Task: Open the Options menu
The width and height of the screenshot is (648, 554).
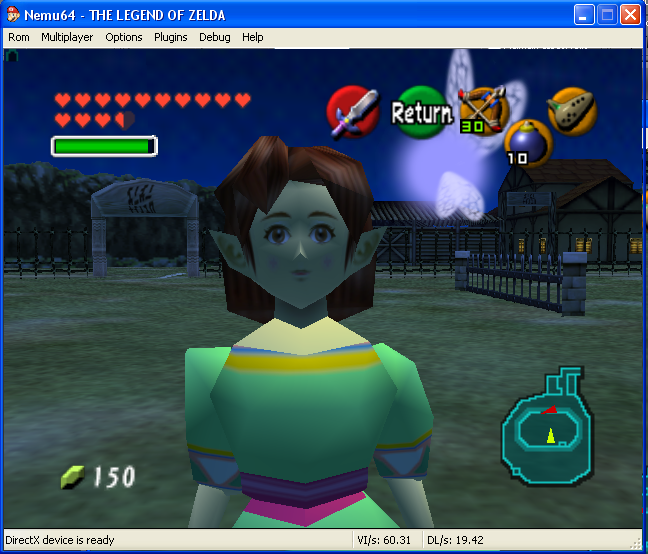Action: pos(124,37)
